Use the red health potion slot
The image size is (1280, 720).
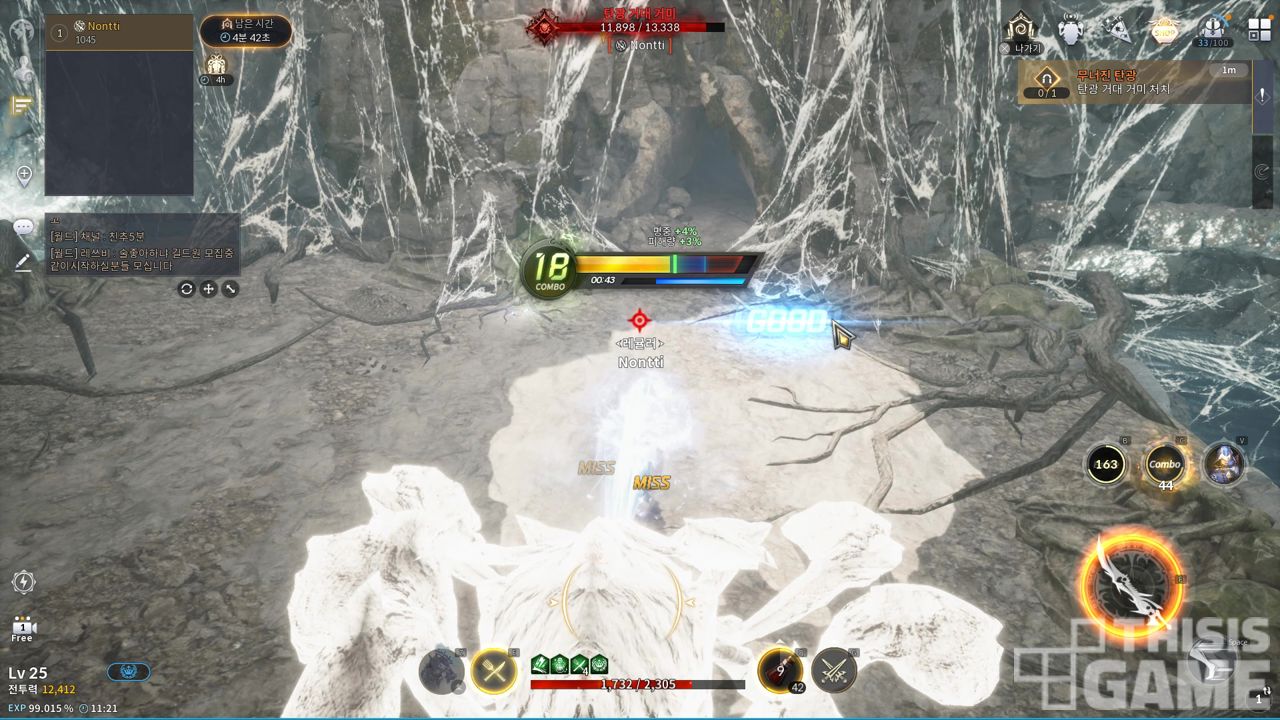click(x=777, y=669)
